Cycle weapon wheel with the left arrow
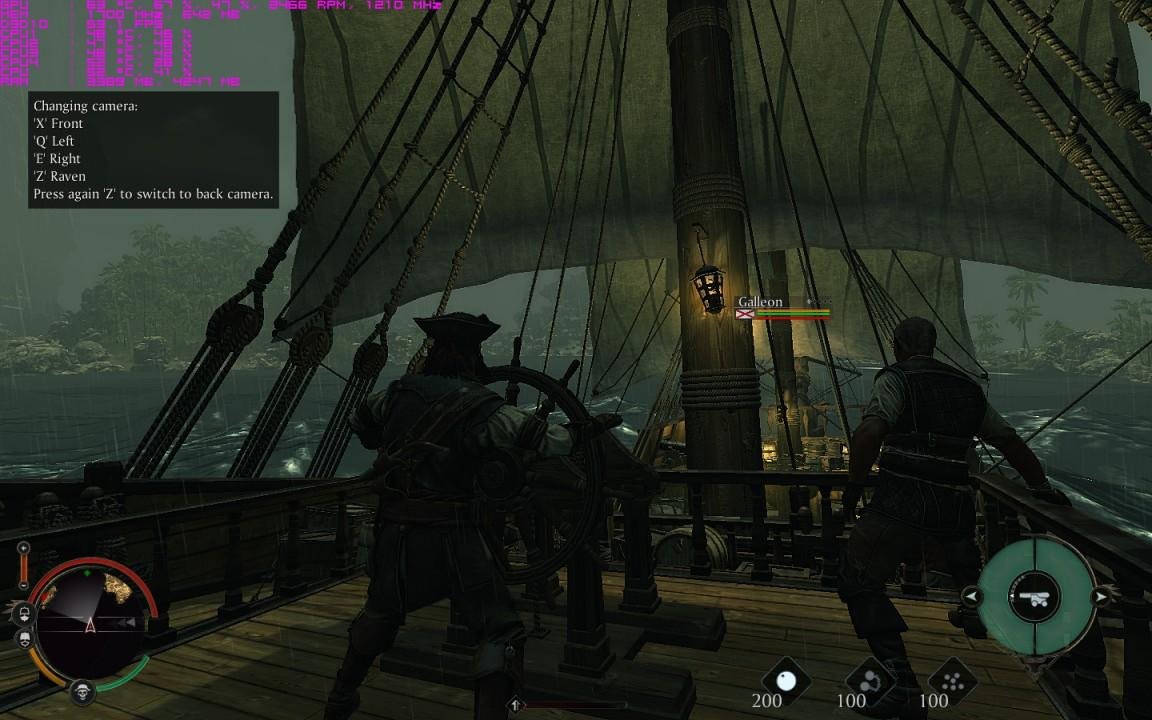1152x720 pixels. (971, 597)
